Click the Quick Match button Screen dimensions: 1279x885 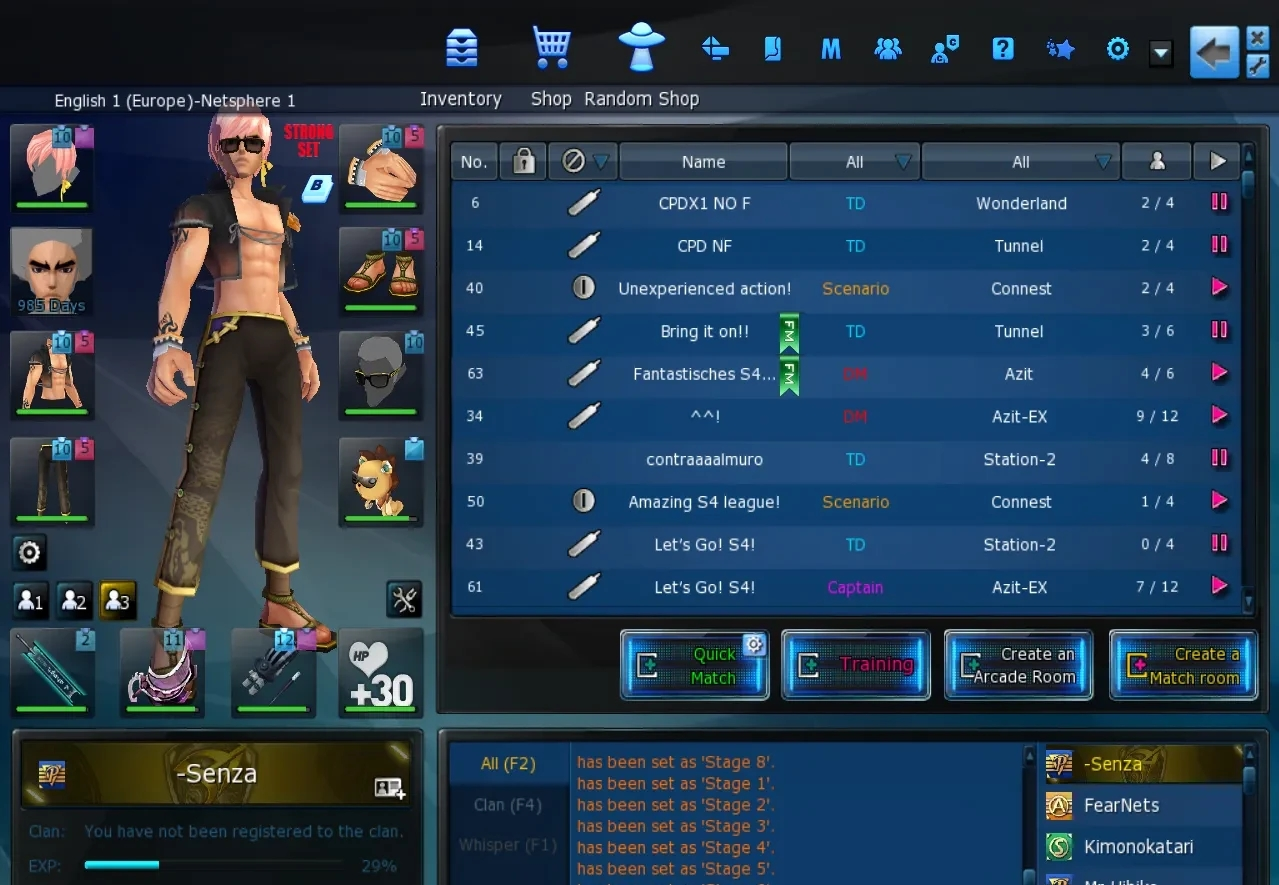click(695, 665)
